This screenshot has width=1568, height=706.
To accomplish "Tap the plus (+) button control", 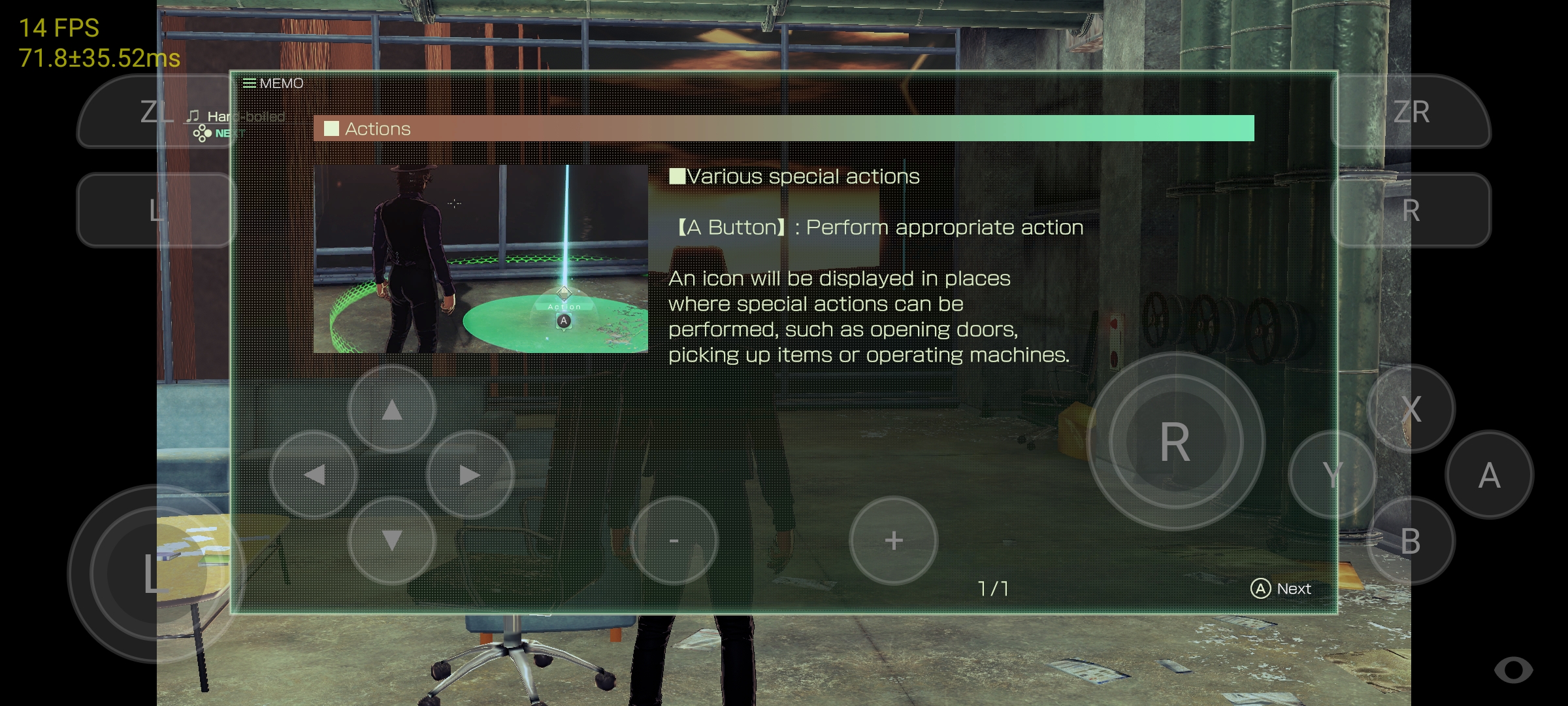I will click(x=893, y=540).
